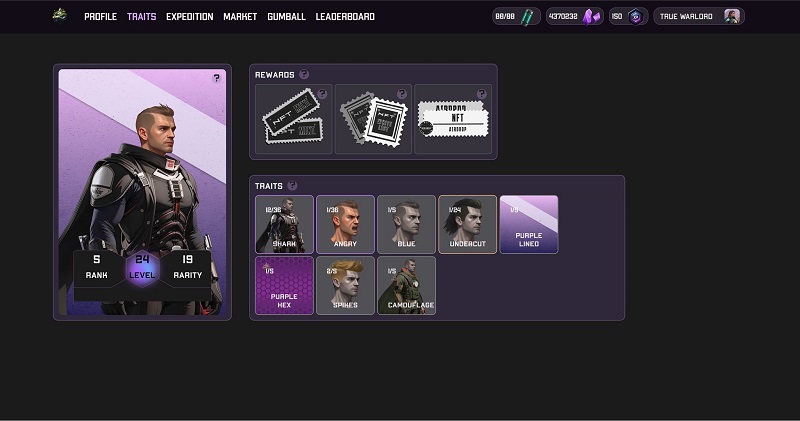Click the True Warlord profile button

pyautogui.click(x=698, y=17)
